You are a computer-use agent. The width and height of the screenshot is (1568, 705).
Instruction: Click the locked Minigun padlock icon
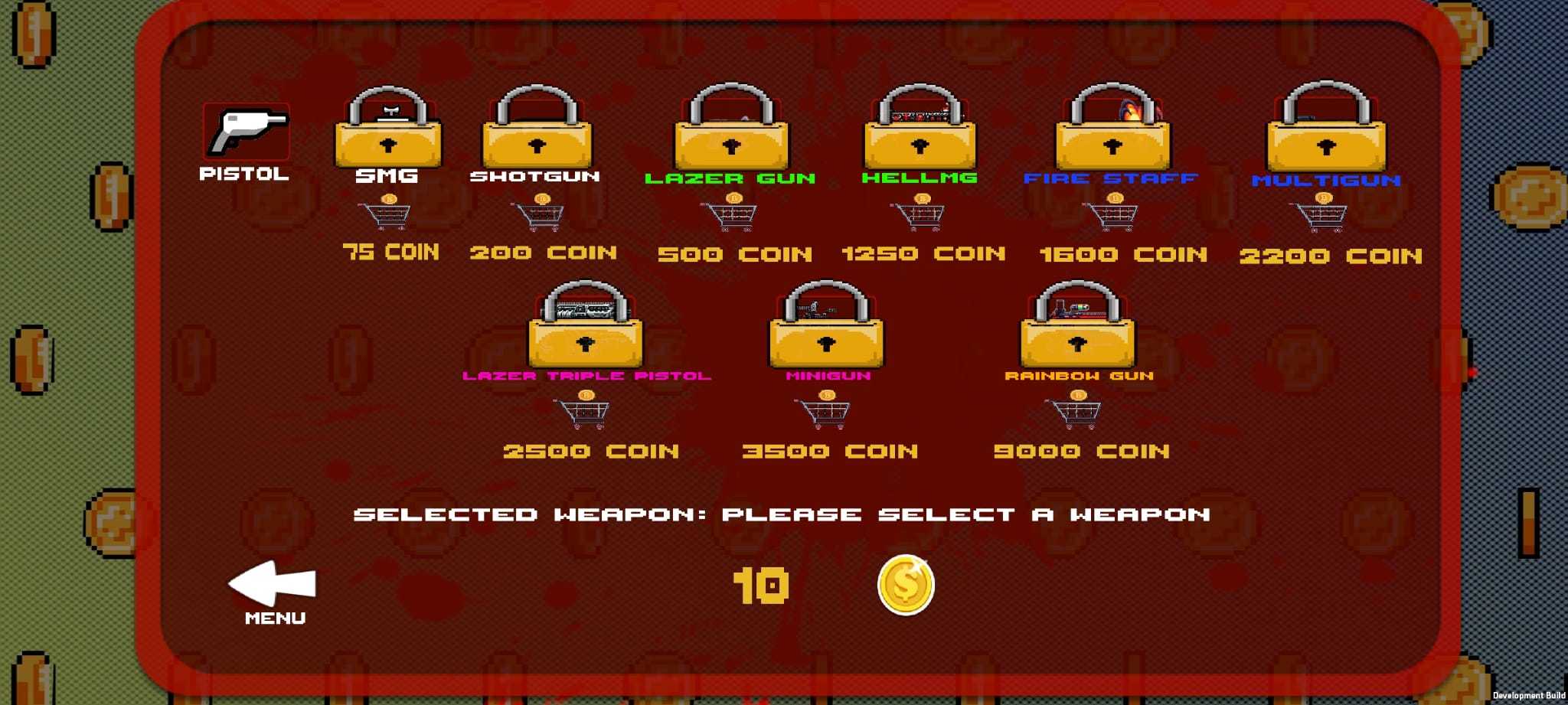825,329
